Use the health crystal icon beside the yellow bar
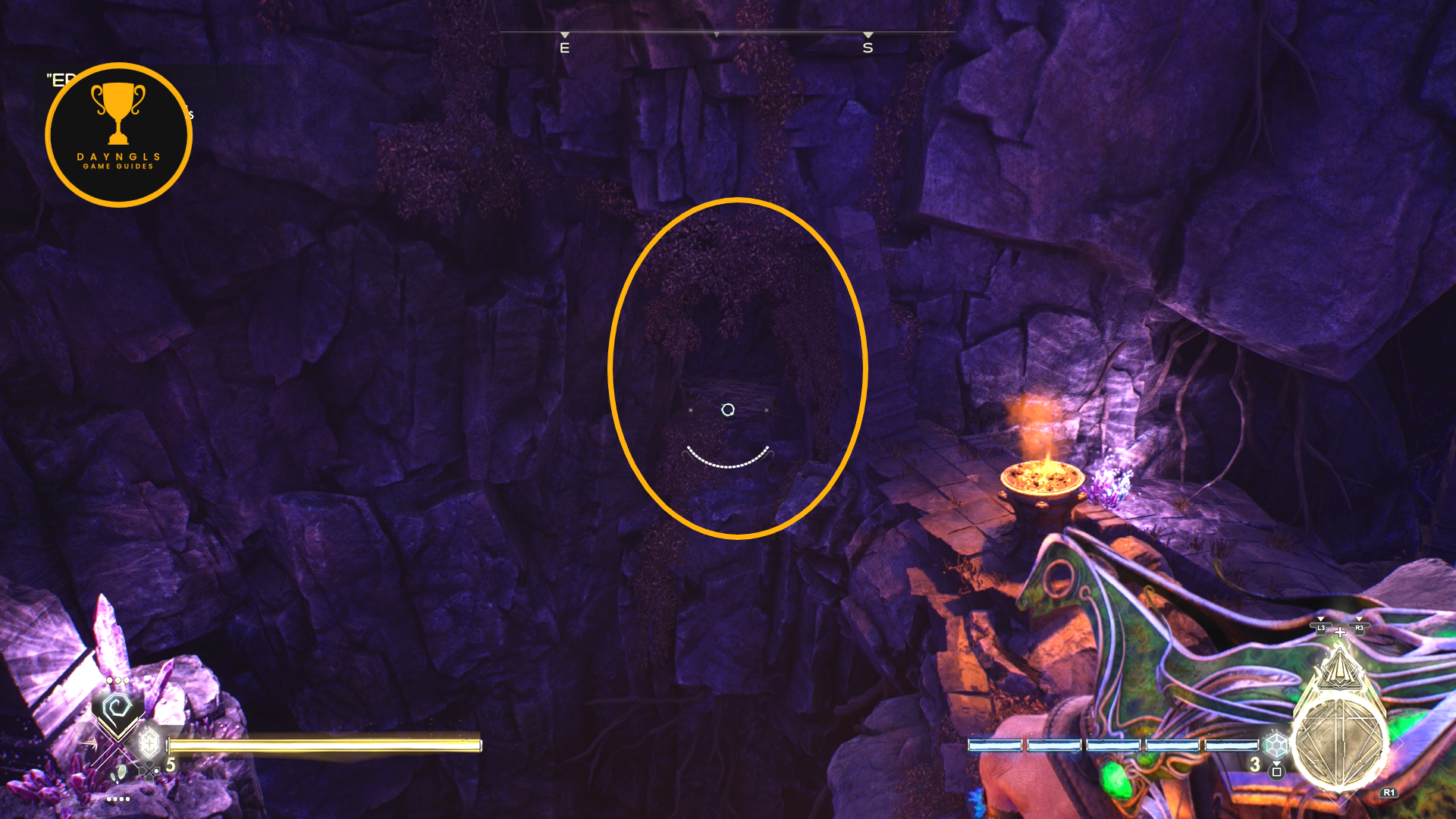 (x=149, y=742)
